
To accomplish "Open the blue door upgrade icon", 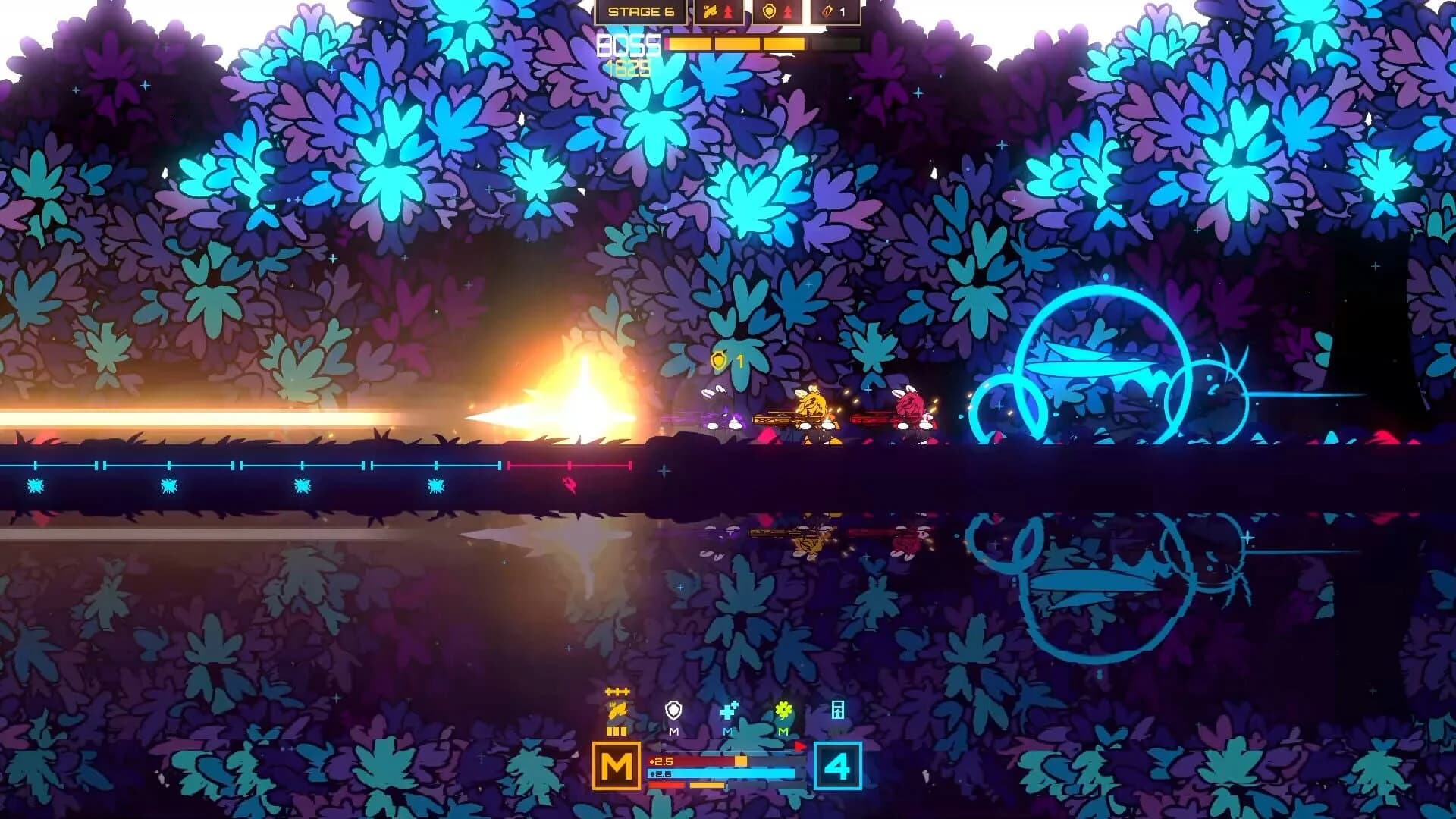I will pos(837,711).
